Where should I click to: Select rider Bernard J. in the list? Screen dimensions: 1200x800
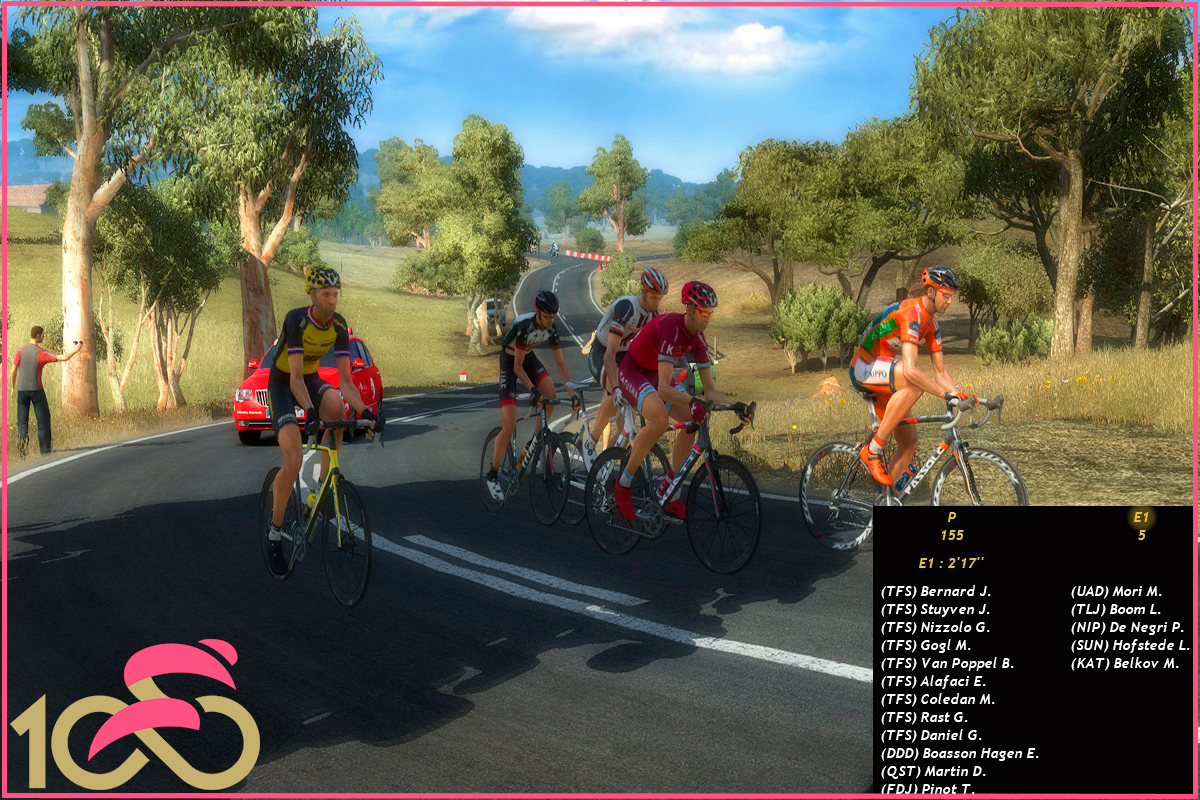pyautogui.click(x=935, y=591)
